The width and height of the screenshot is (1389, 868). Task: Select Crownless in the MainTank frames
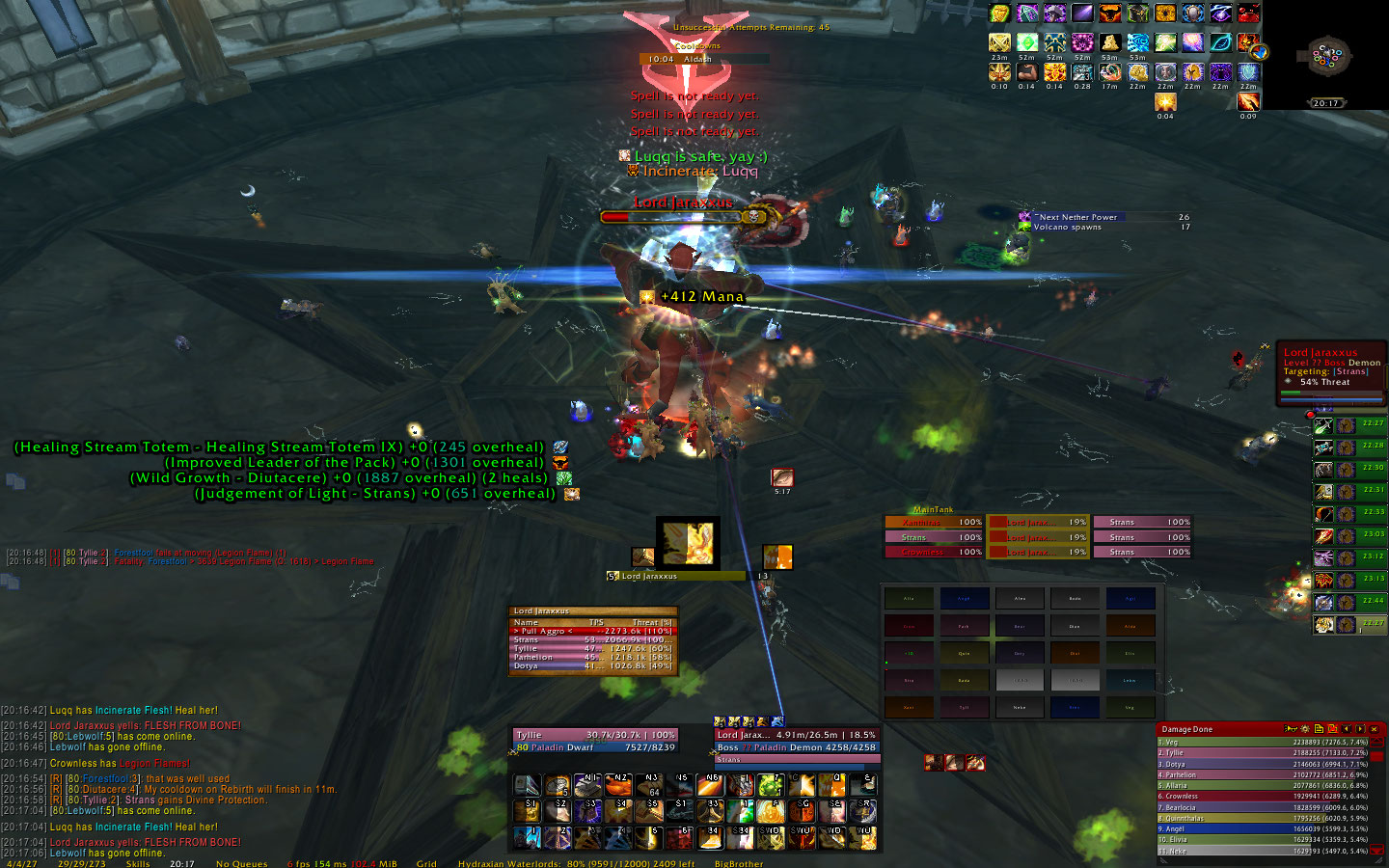point(933,553)
